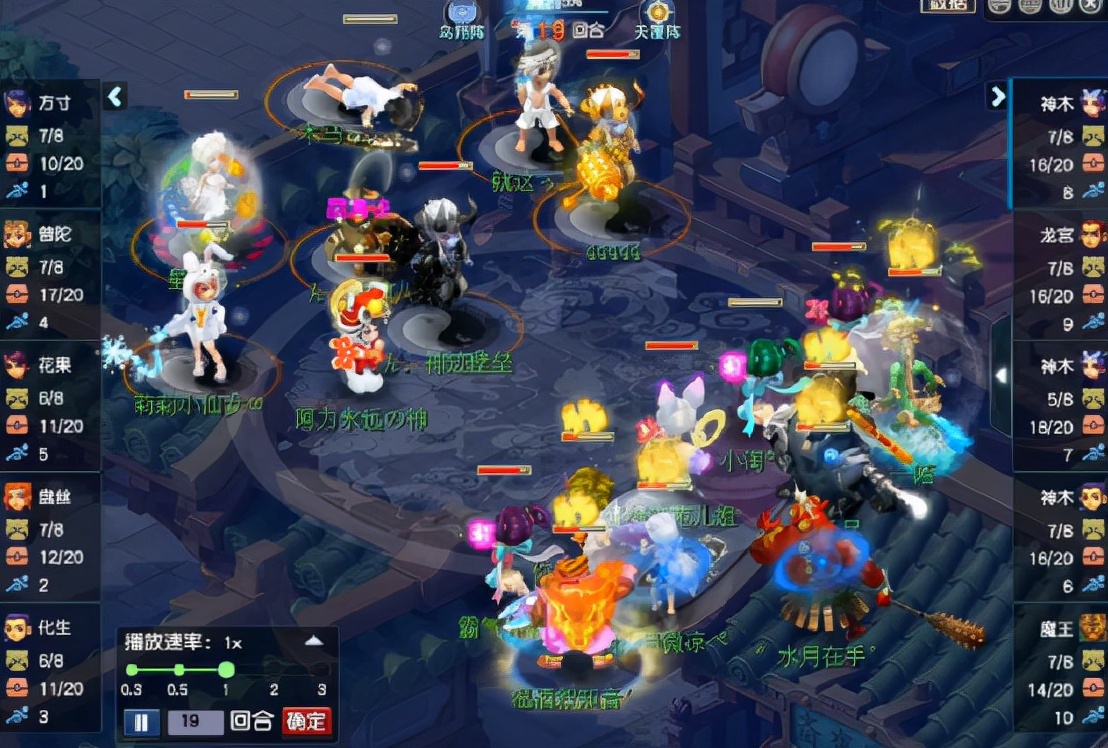The width and height of the screenshot is (1108, 748).
Task: Set playback speed to 3x
Action: click(x=321, y=670)
